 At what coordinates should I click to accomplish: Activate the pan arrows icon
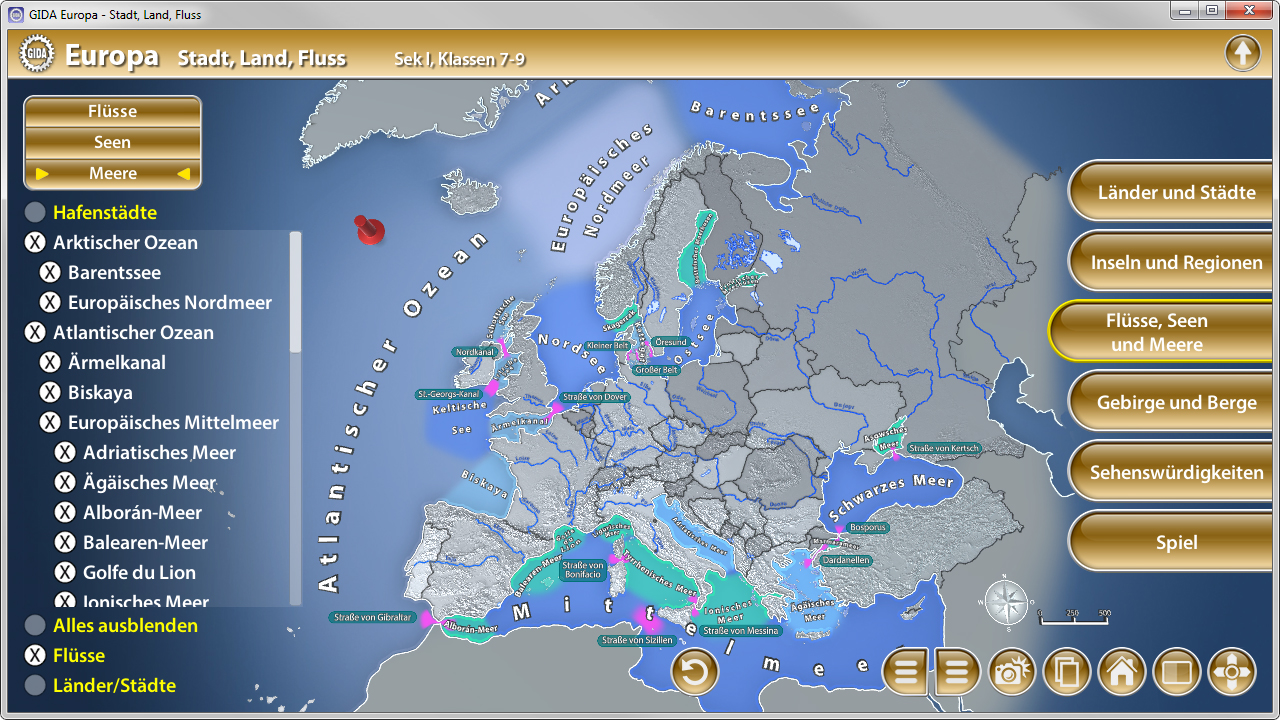pyautogui.click(x=1232, y=671)
